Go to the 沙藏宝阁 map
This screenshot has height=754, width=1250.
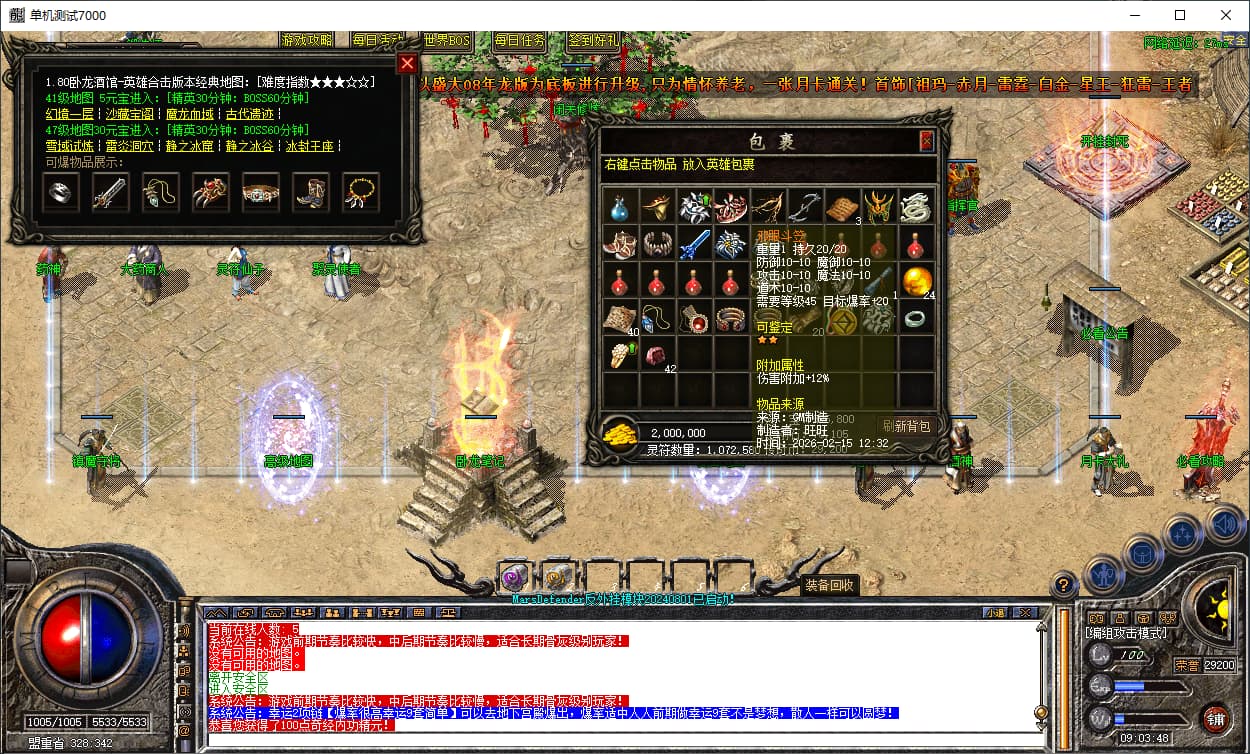pyautogui.click(x=130, y=114)
